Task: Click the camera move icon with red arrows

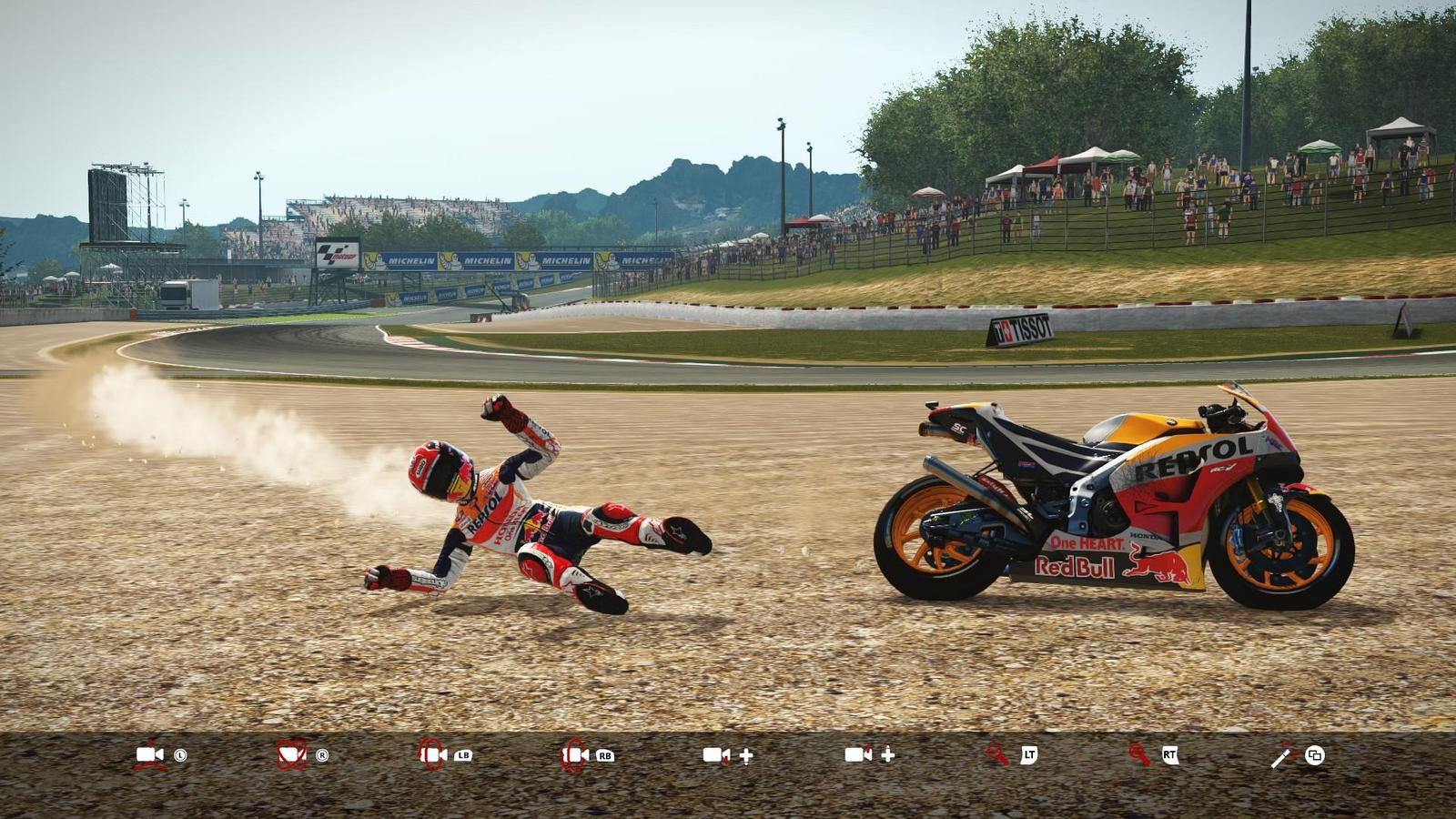Action: click(x=150, y=754)
